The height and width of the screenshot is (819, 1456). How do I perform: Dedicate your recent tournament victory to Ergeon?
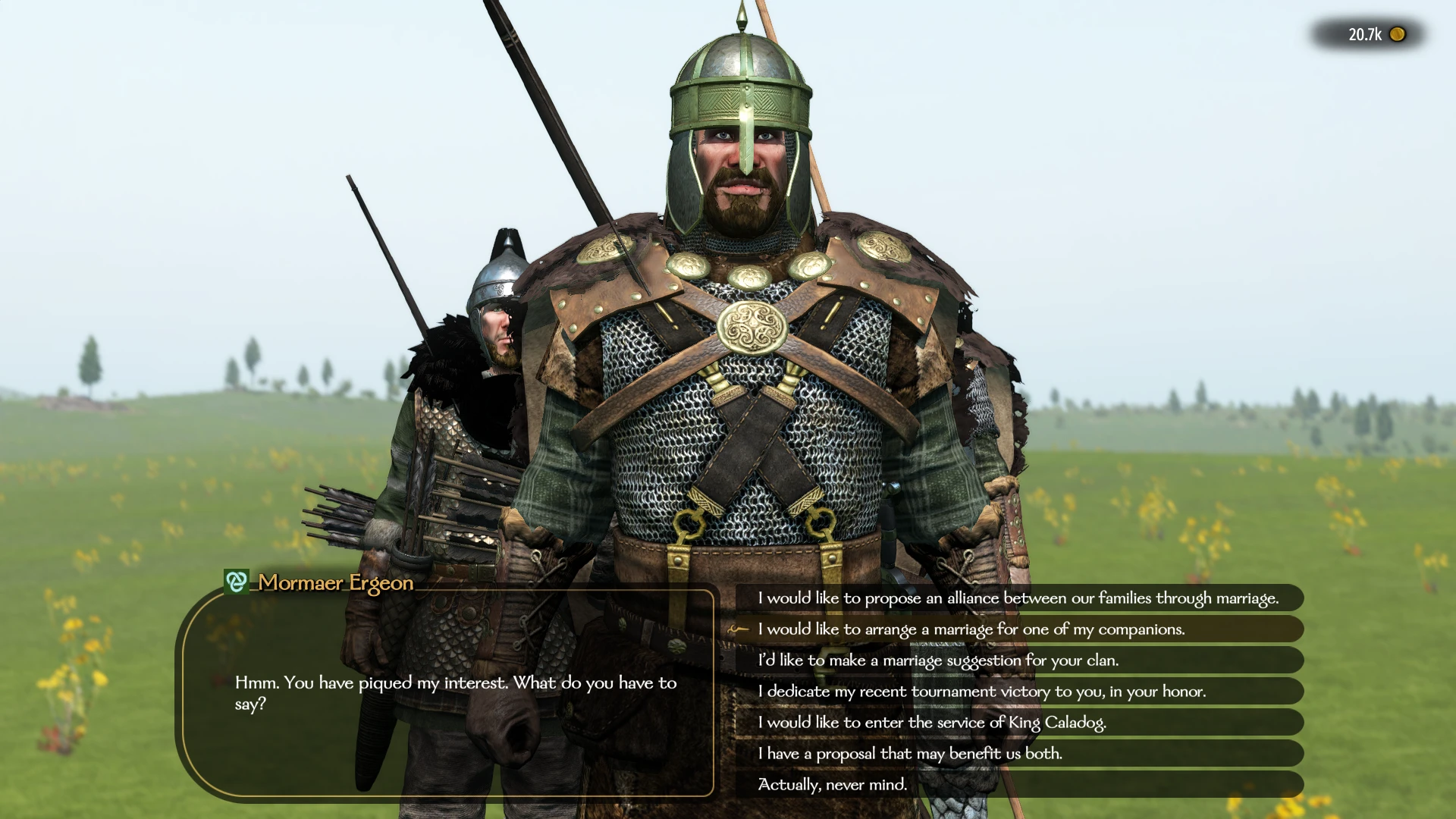(x=982, y=692)
